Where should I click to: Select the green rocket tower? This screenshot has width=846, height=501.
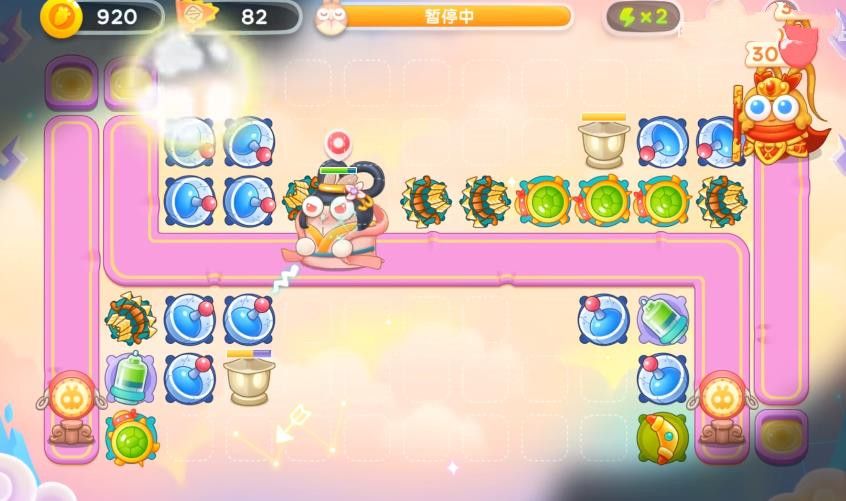tap(662, 436)
